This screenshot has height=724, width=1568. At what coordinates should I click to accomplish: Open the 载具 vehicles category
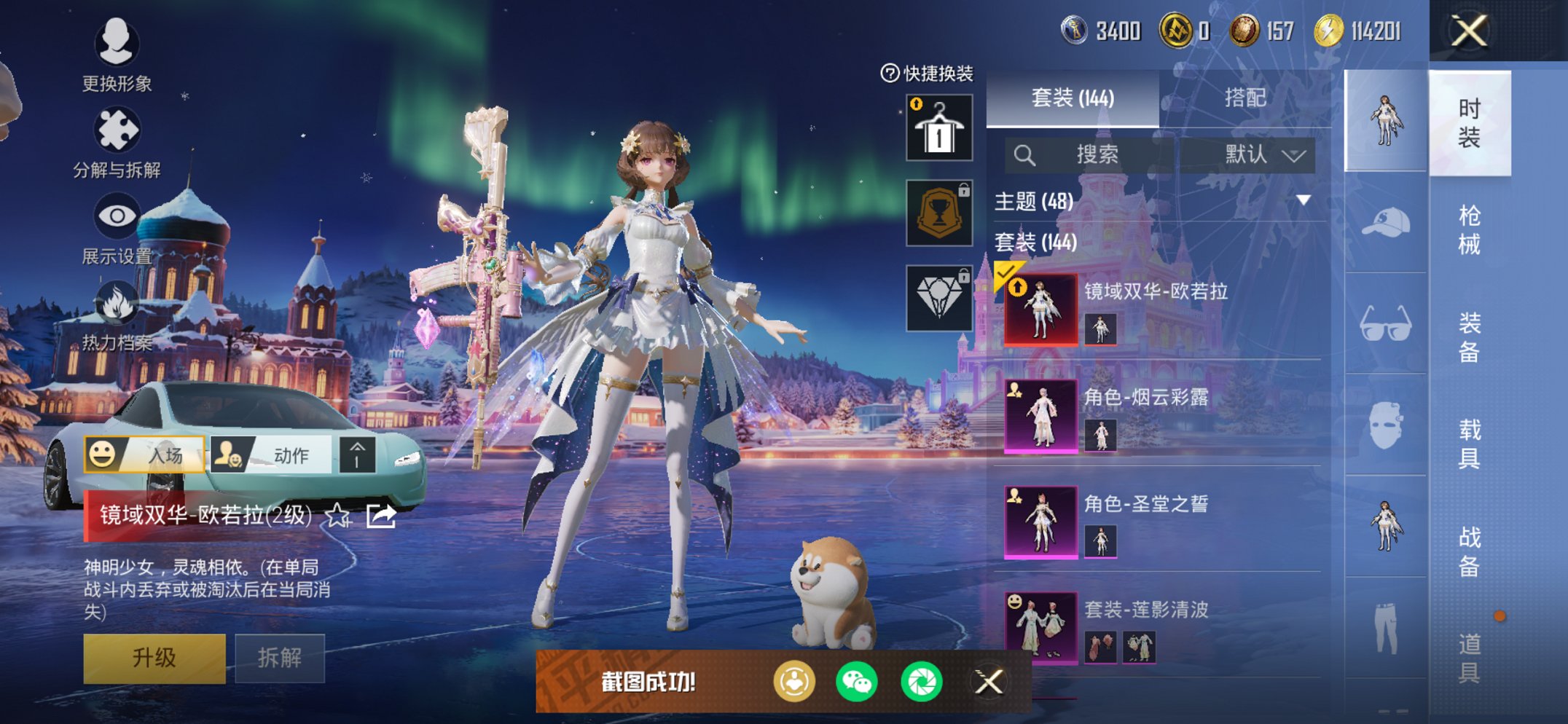(1469, 444)
